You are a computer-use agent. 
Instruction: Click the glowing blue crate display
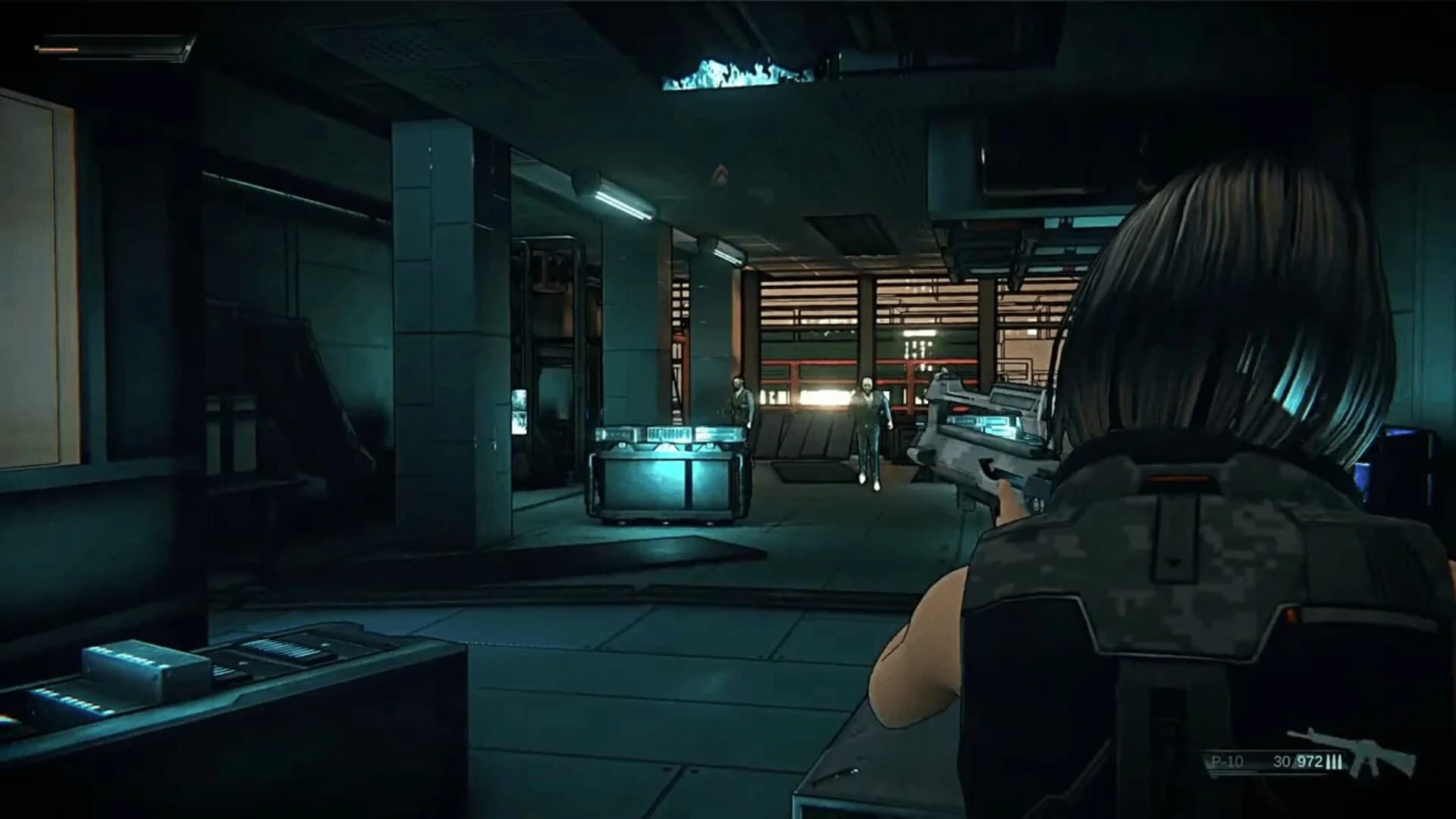pos(667,470)
